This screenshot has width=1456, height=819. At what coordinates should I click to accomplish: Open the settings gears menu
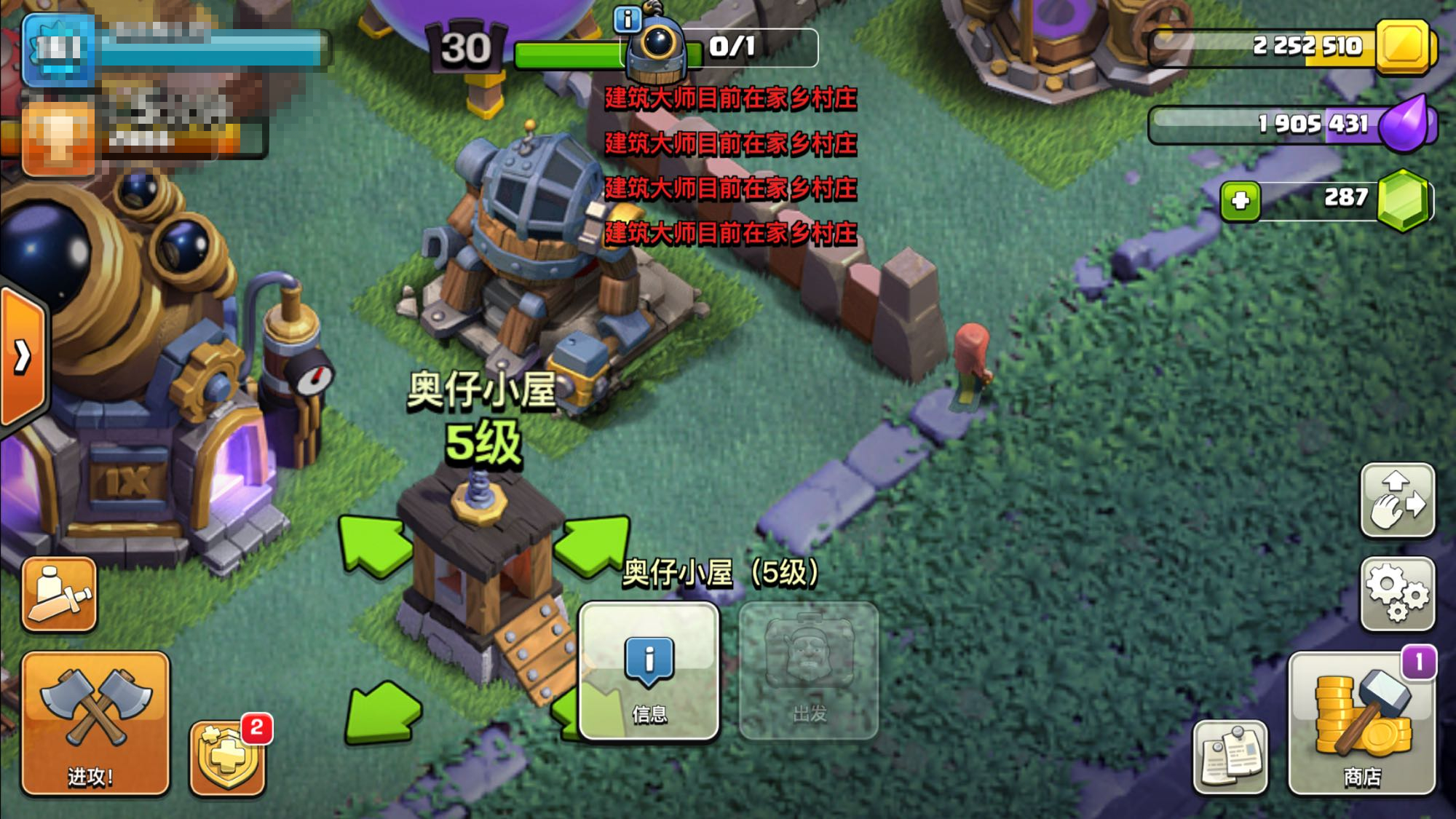(x=1397, y=593)
